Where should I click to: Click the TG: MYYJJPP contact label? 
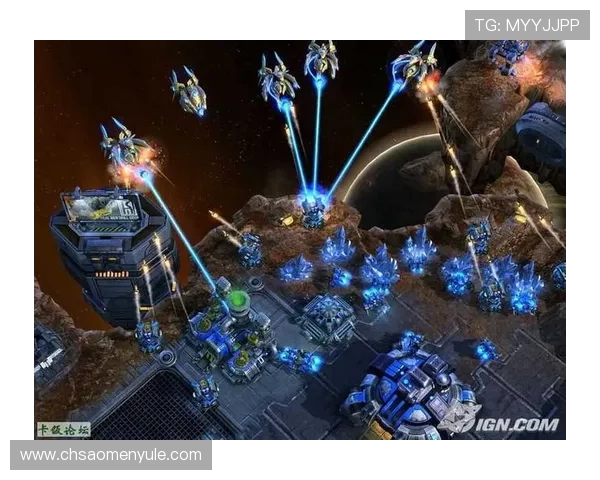527,24
